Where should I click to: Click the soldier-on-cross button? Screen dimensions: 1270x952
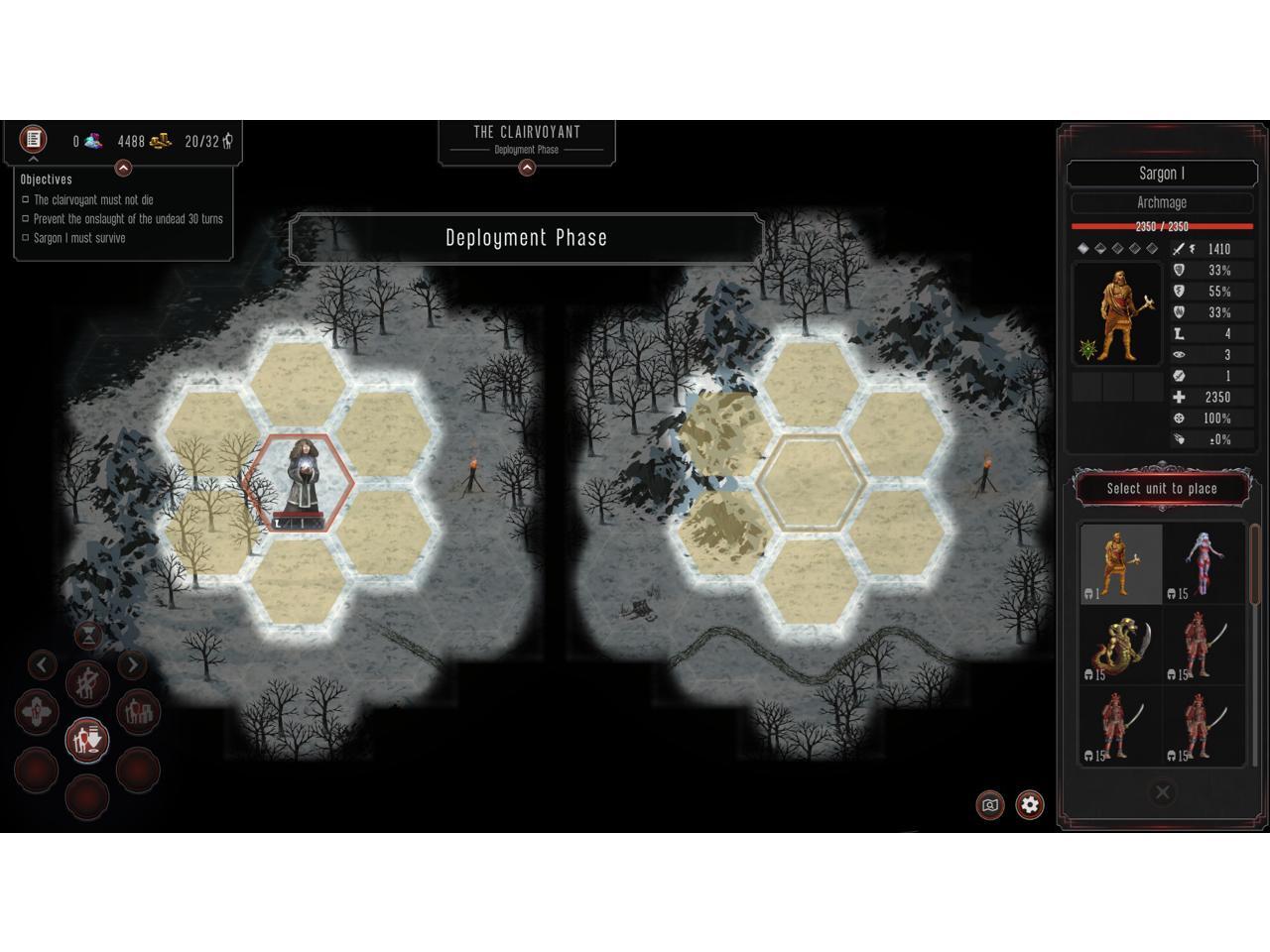[37, 712]
